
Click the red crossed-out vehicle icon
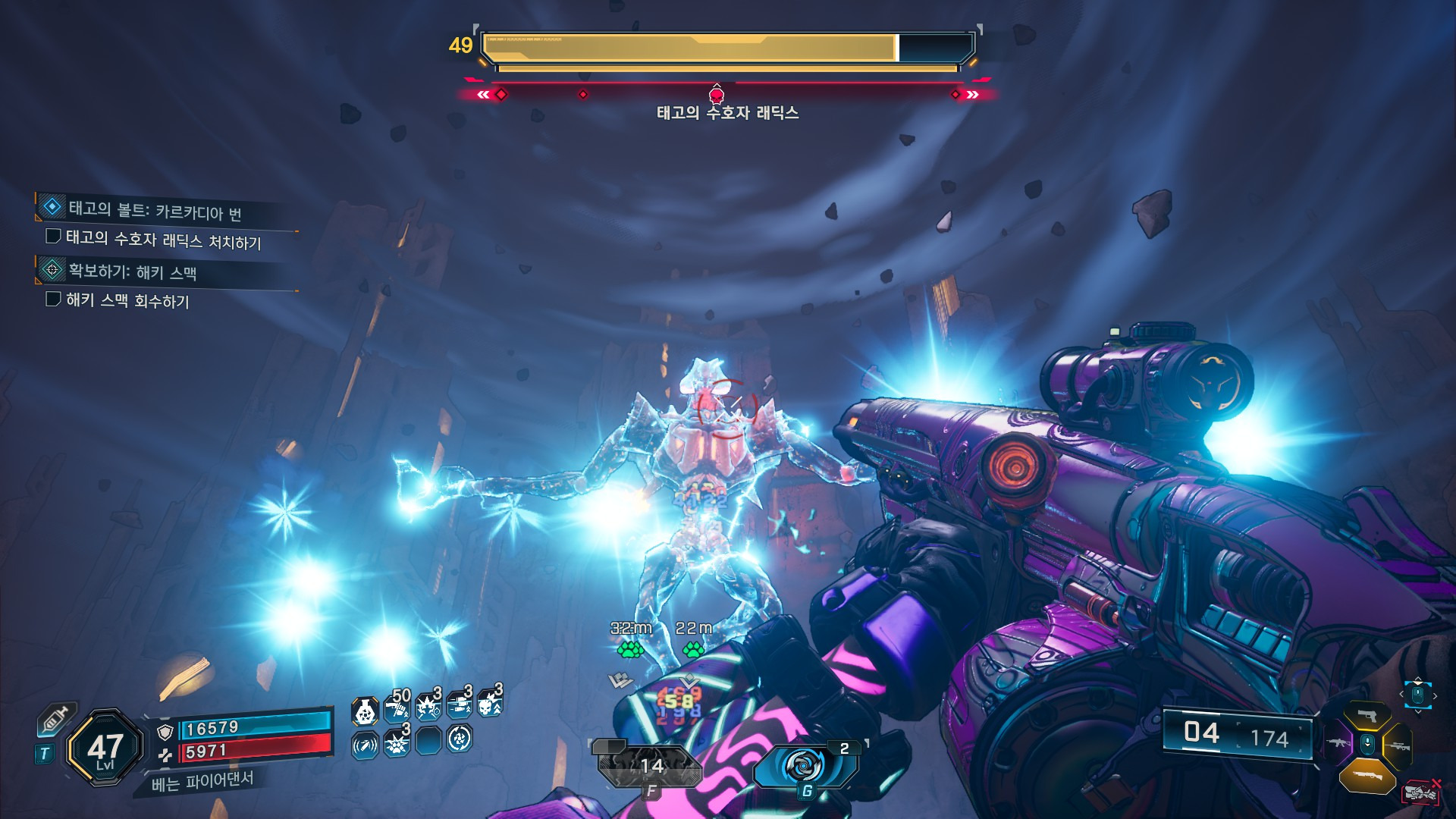(1421, 792)
